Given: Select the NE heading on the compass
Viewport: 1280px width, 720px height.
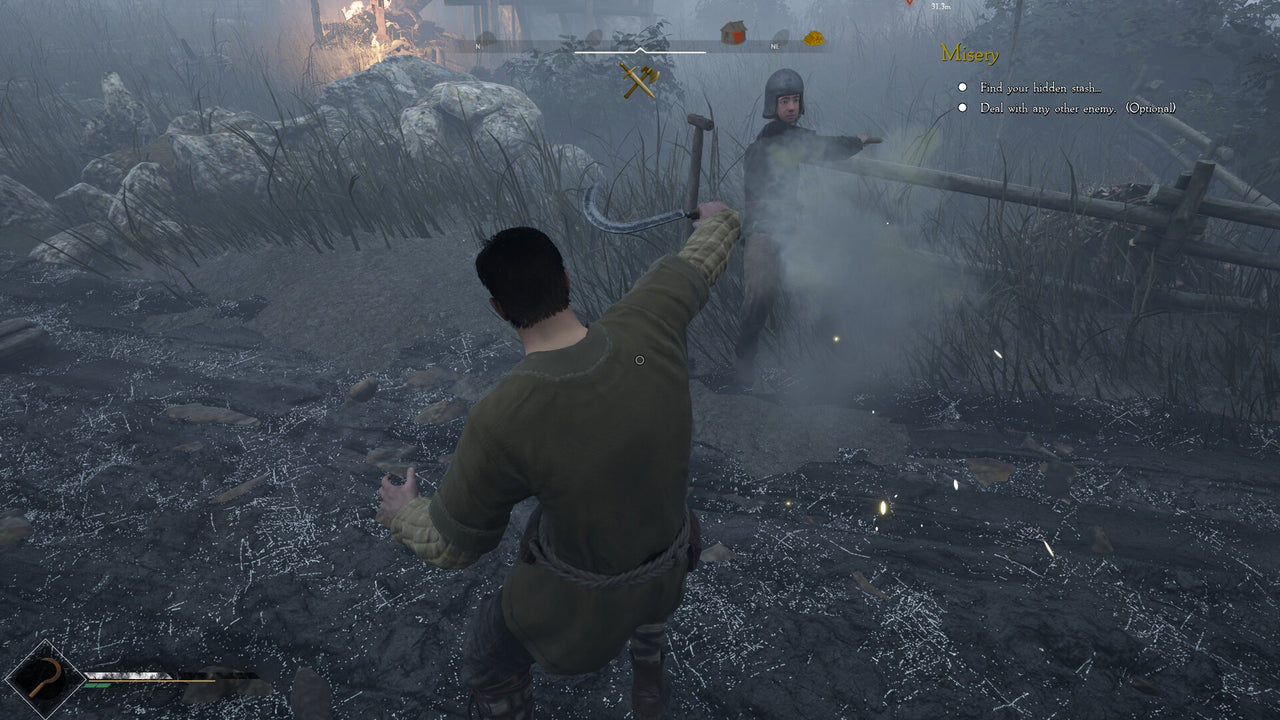Looking at the screenshot, I should pyautogui.click(x=773, y=47).
